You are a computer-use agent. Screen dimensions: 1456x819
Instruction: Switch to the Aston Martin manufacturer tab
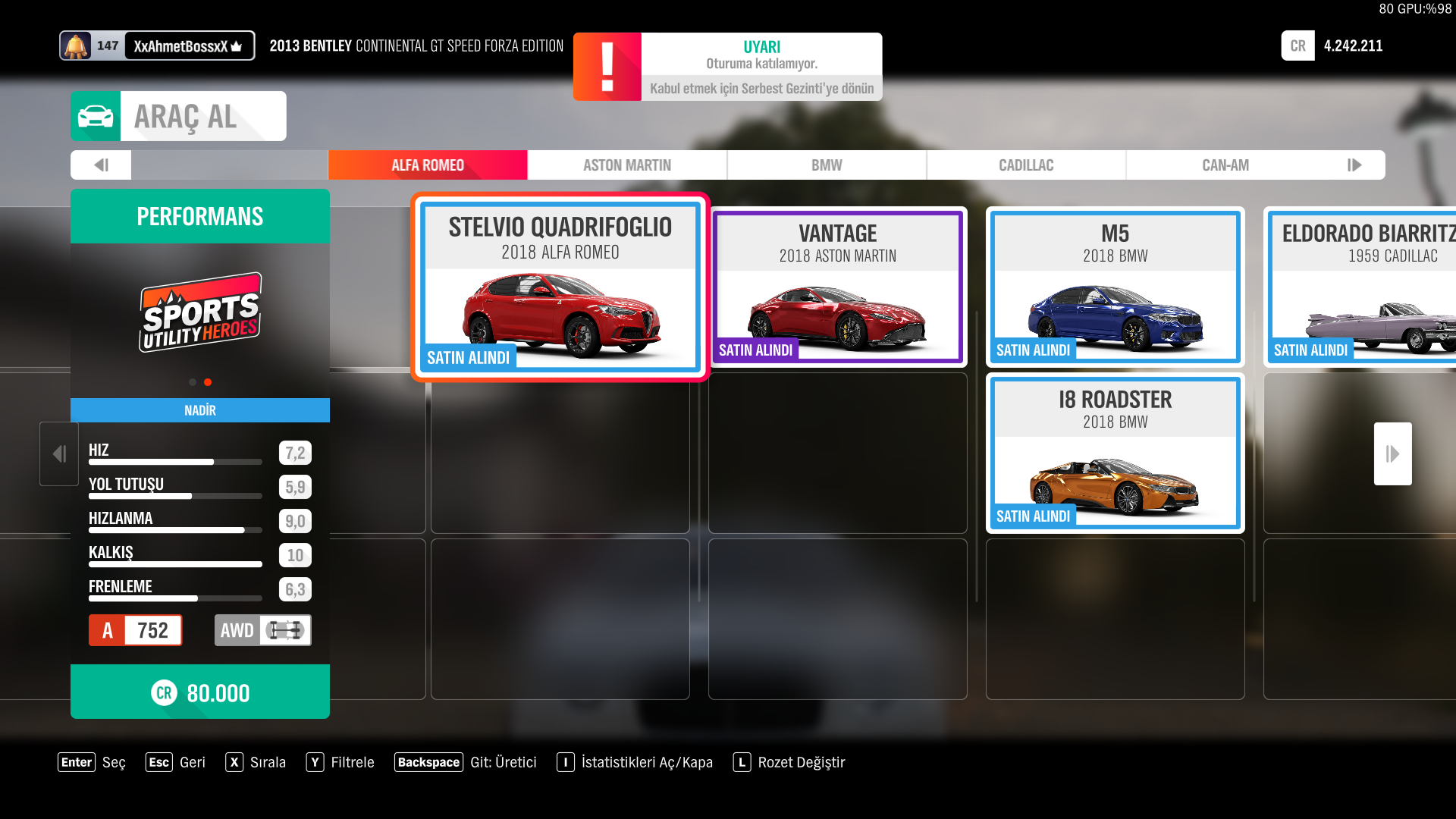[x=626, y=165]
